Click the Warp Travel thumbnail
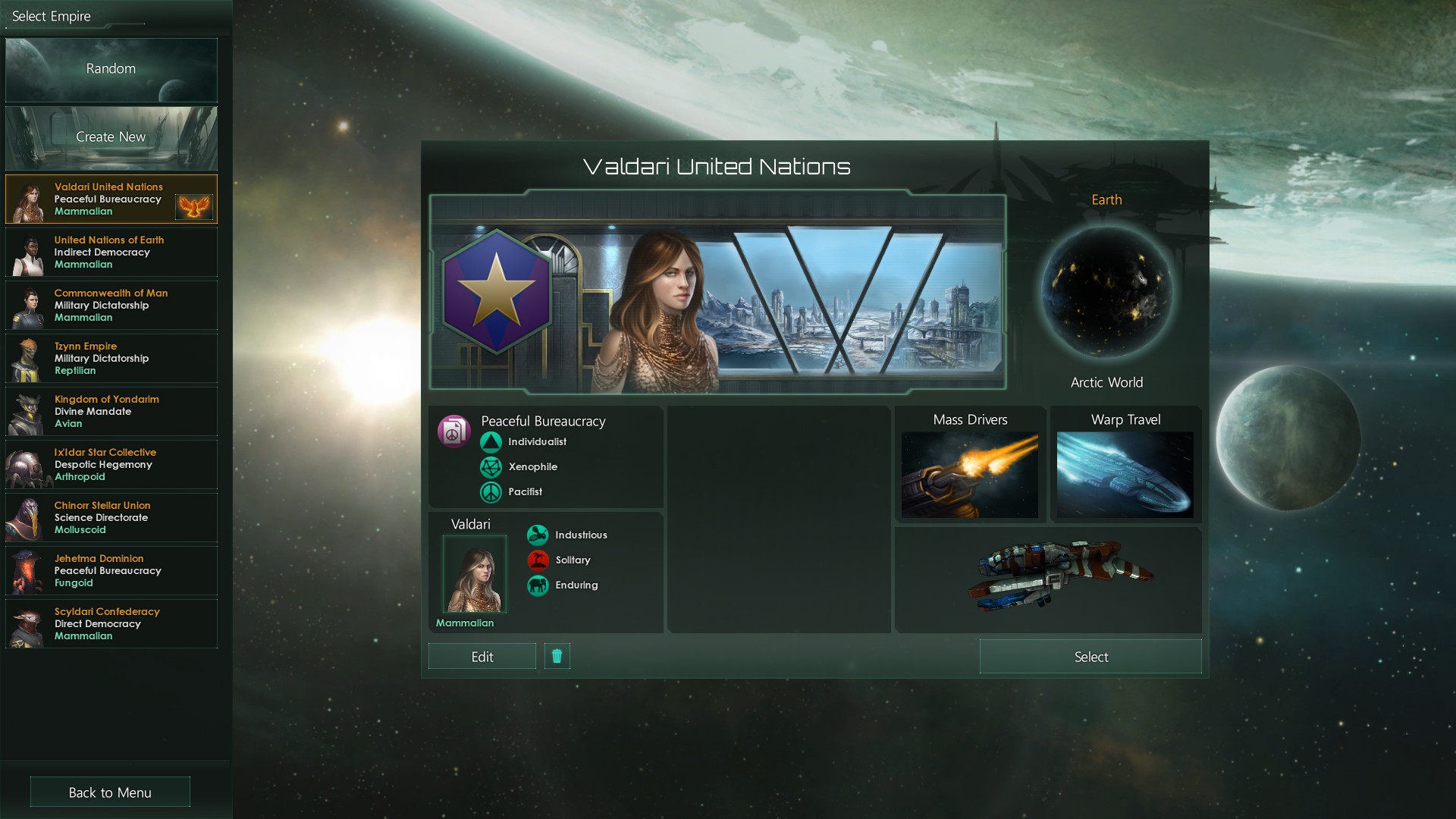 click(1125, 475)
